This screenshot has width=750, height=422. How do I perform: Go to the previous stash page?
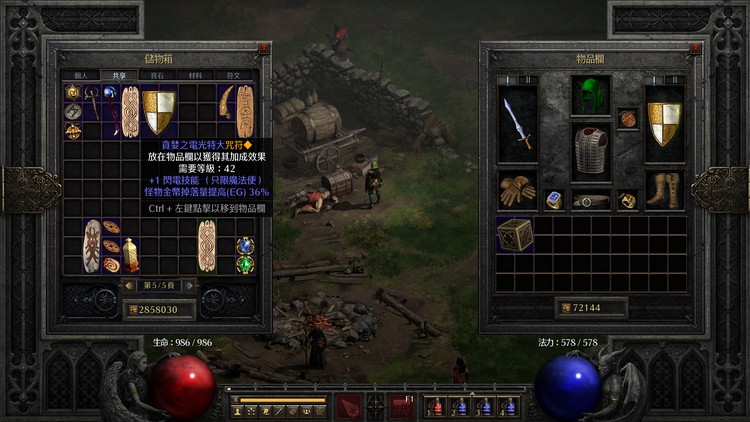tap(127, 286)
